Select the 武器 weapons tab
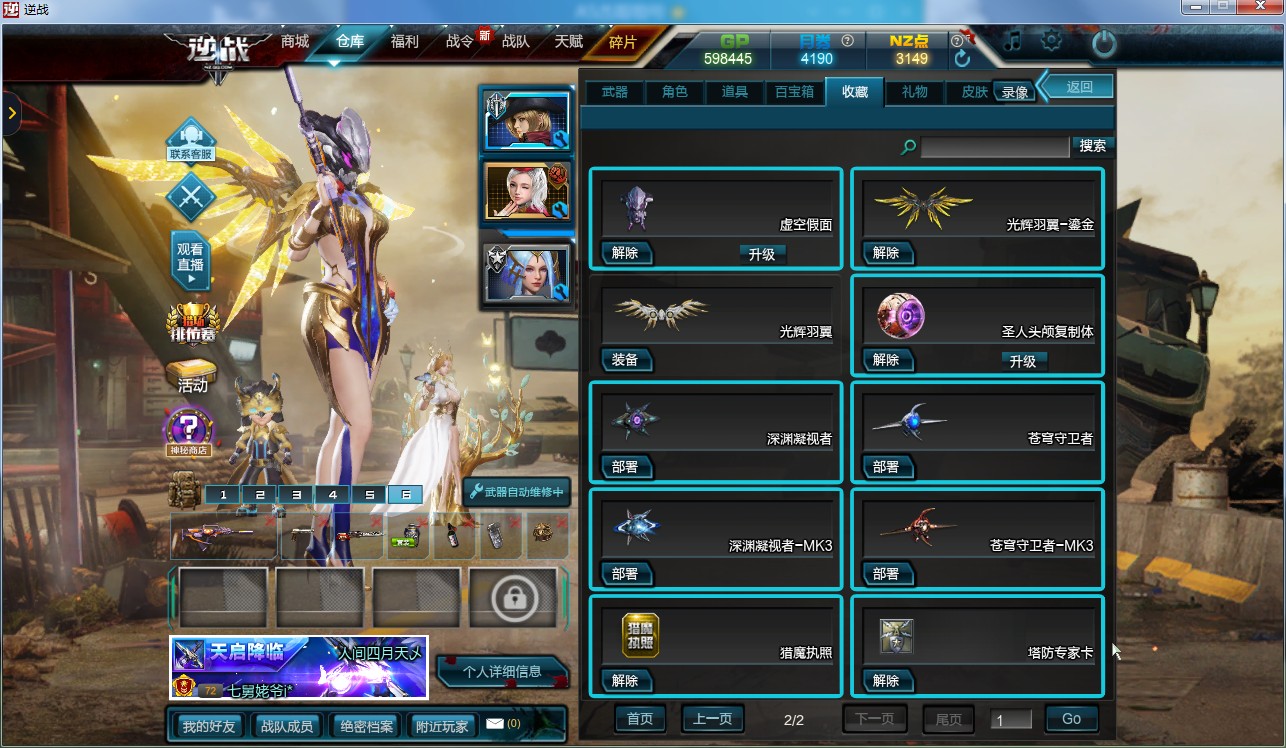 (x=615, y=92)
